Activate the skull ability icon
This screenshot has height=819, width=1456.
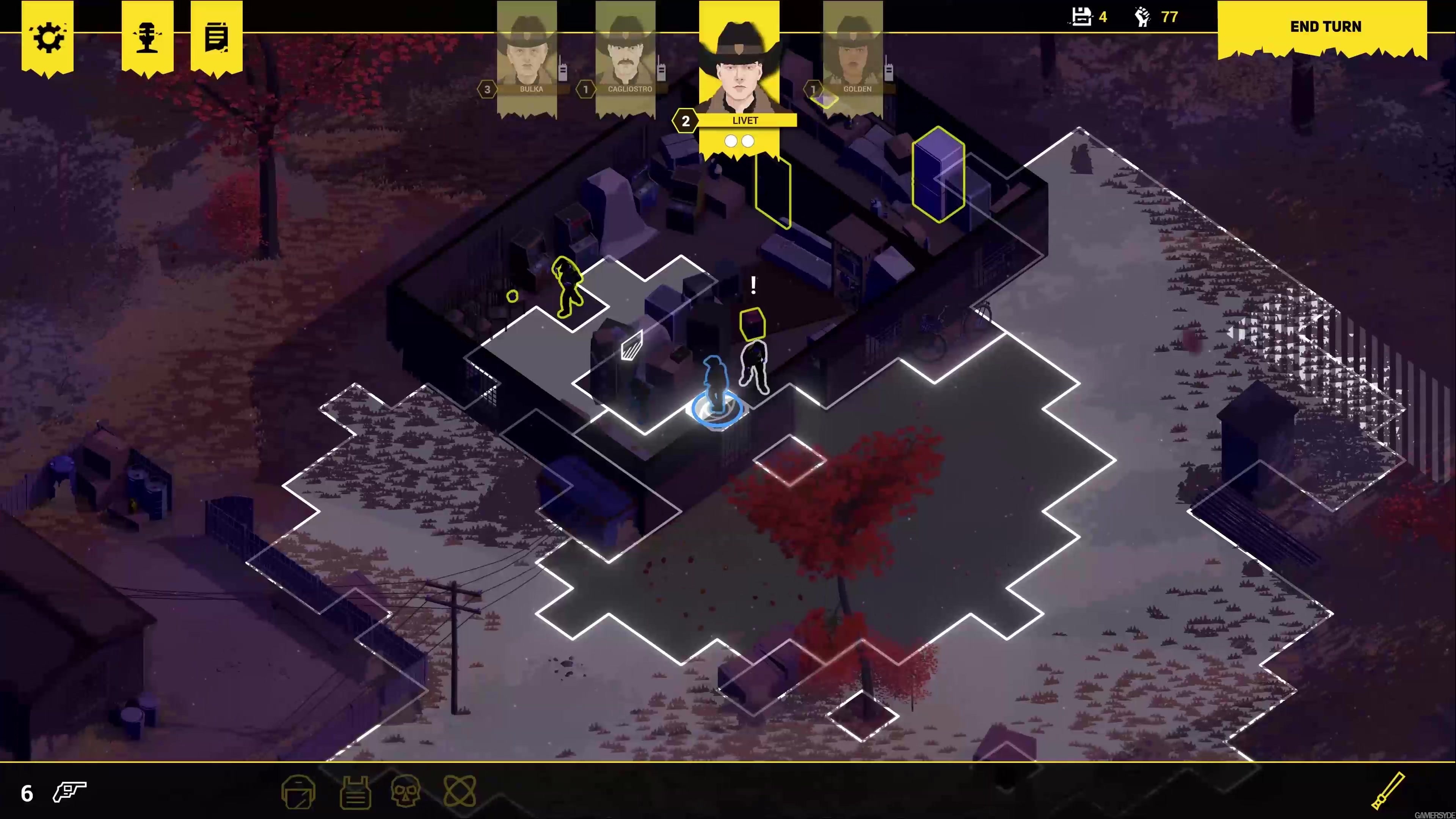point(405,791)
